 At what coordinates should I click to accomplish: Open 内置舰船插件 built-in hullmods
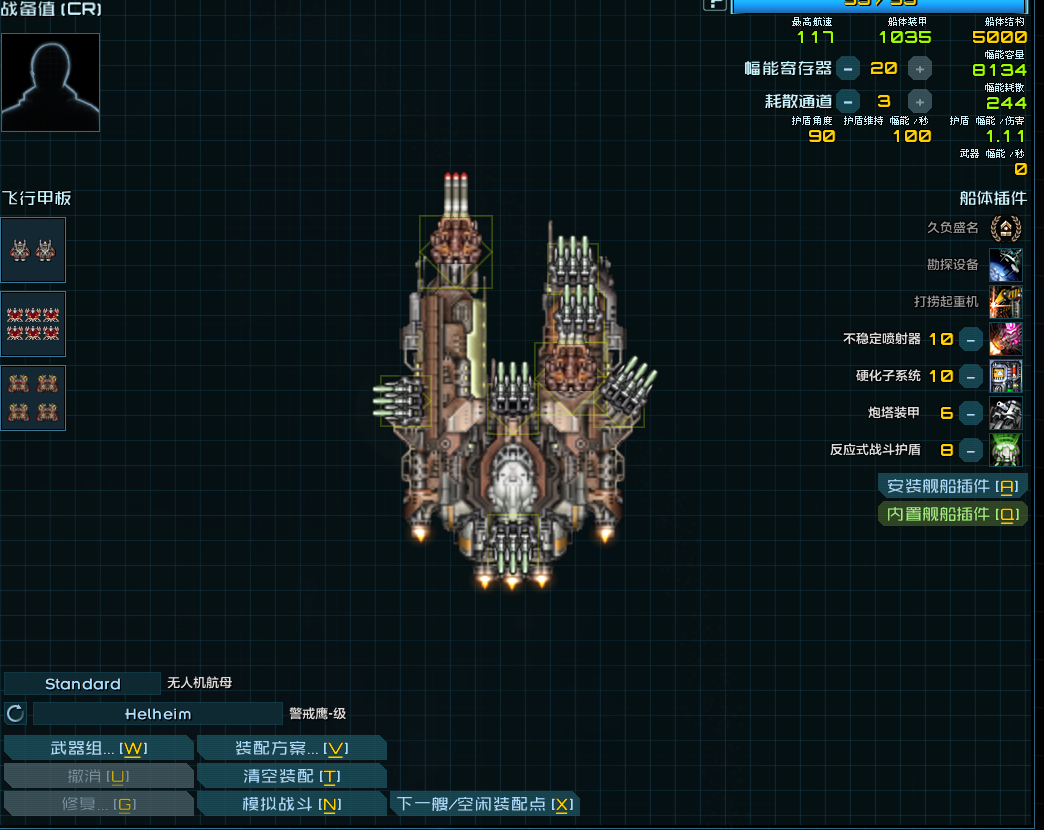pos(952,514)
